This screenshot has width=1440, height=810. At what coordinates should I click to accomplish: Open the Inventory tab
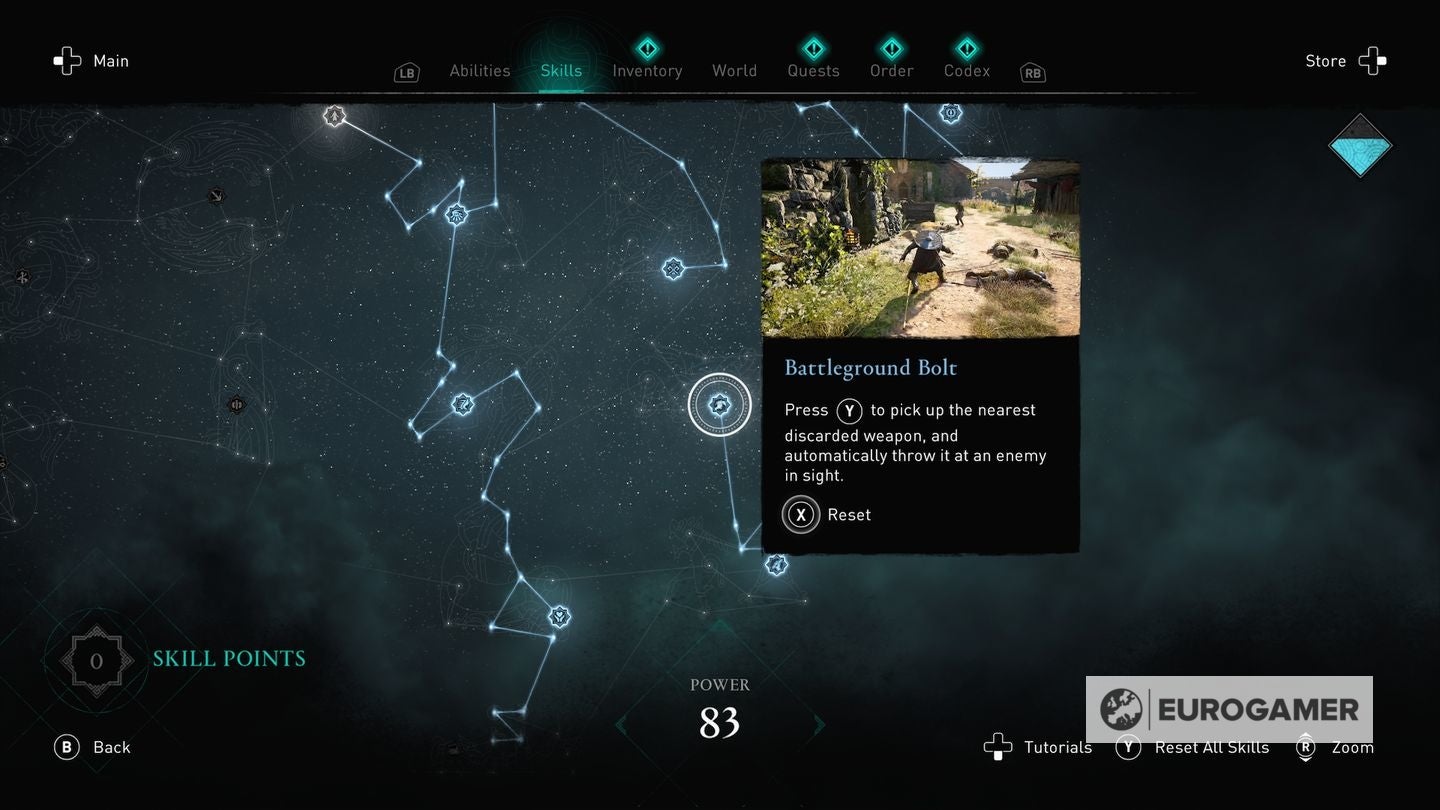(x=647, y=71)
